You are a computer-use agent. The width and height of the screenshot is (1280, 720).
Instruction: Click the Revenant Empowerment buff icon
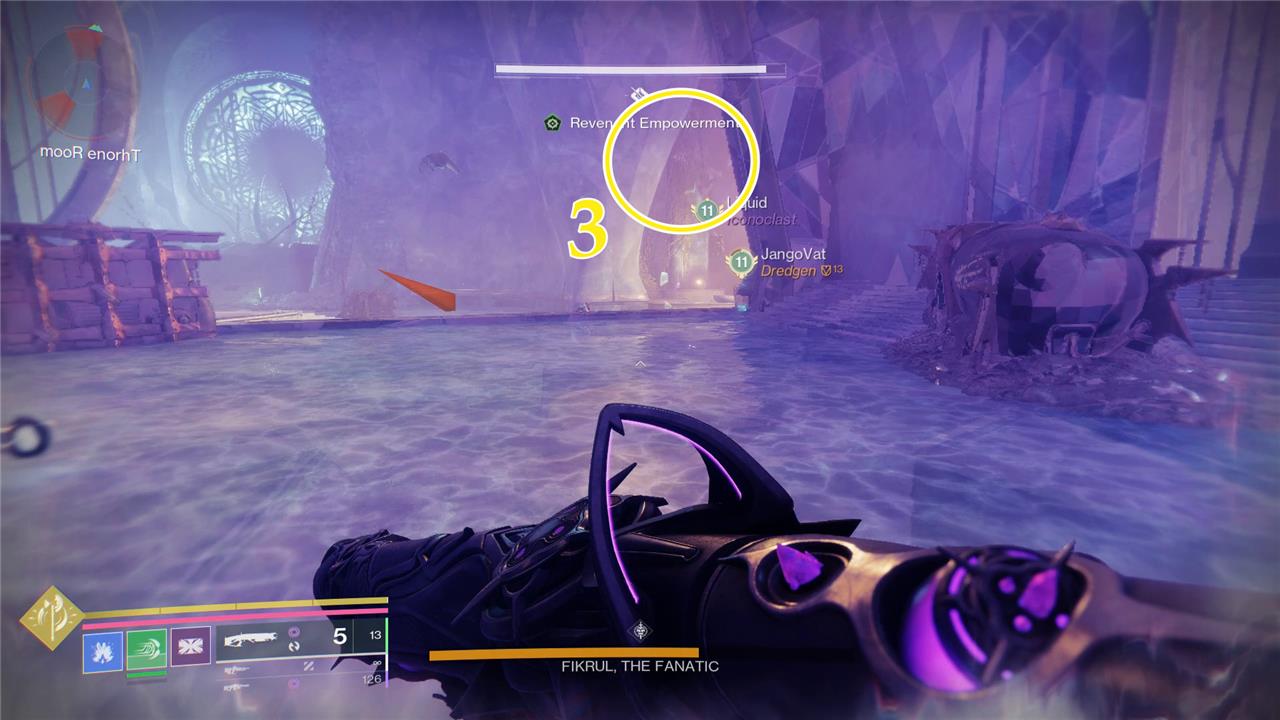click(x=550, y=123)
